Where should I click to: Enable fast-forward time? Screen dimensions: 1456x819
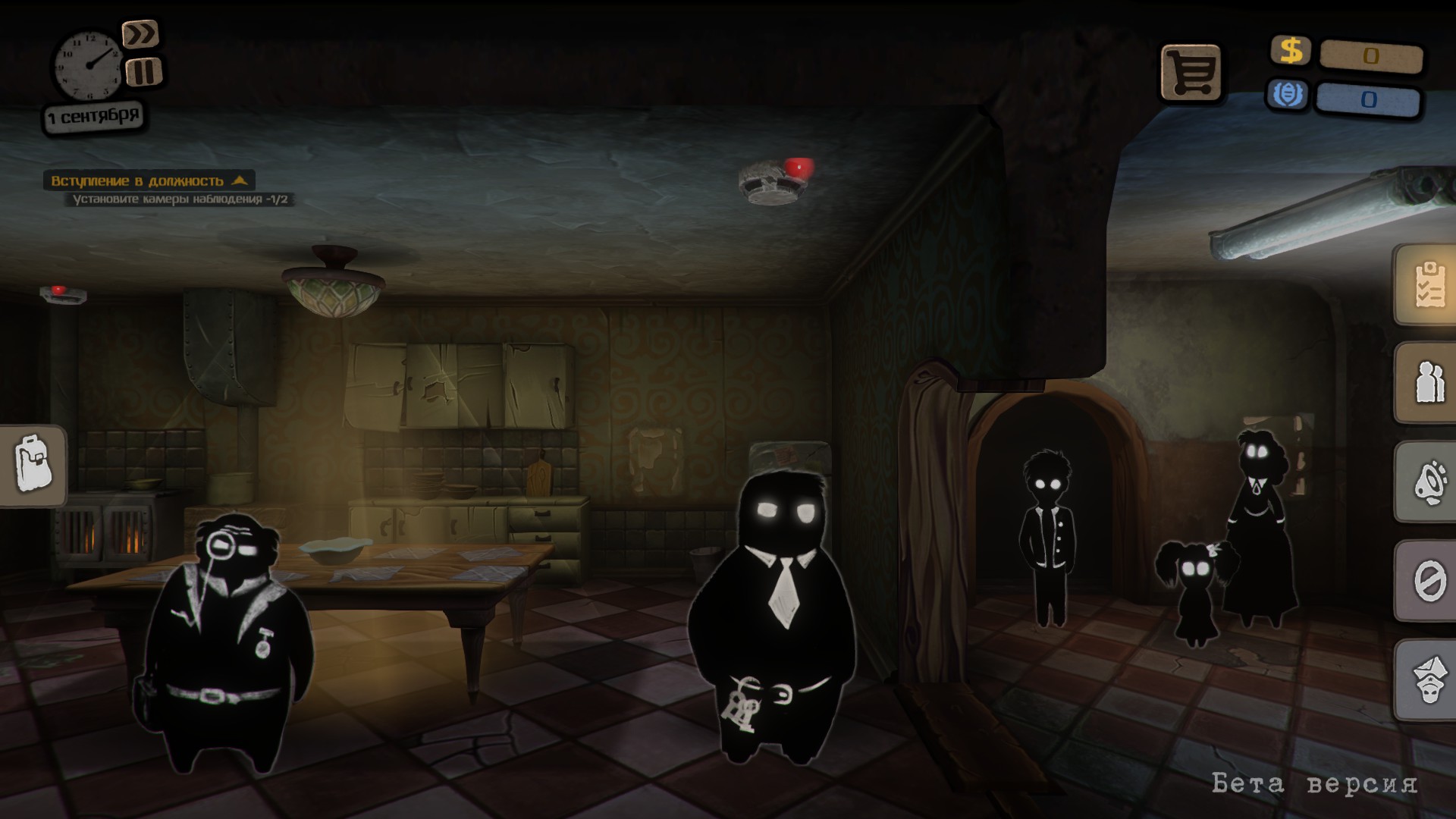click(141, 33)
